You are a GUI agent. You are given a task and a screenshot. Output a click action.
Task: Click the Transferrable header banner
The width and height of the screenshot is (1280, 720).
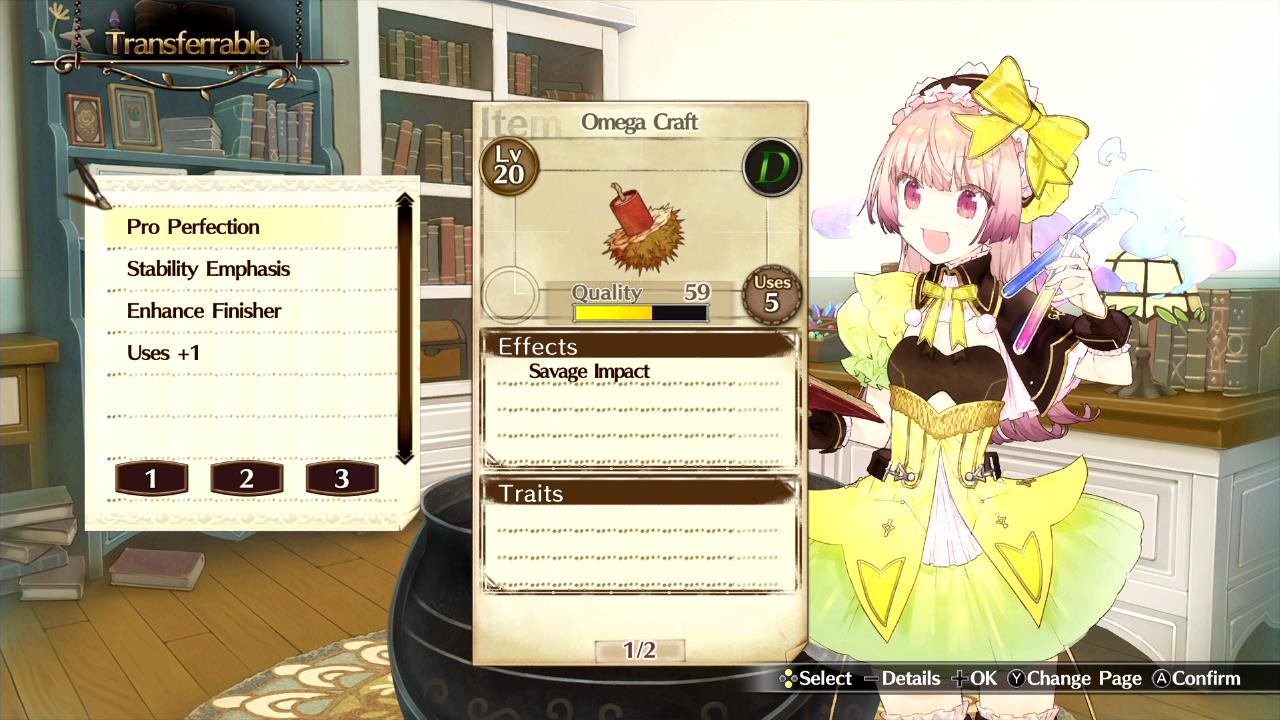188,43
